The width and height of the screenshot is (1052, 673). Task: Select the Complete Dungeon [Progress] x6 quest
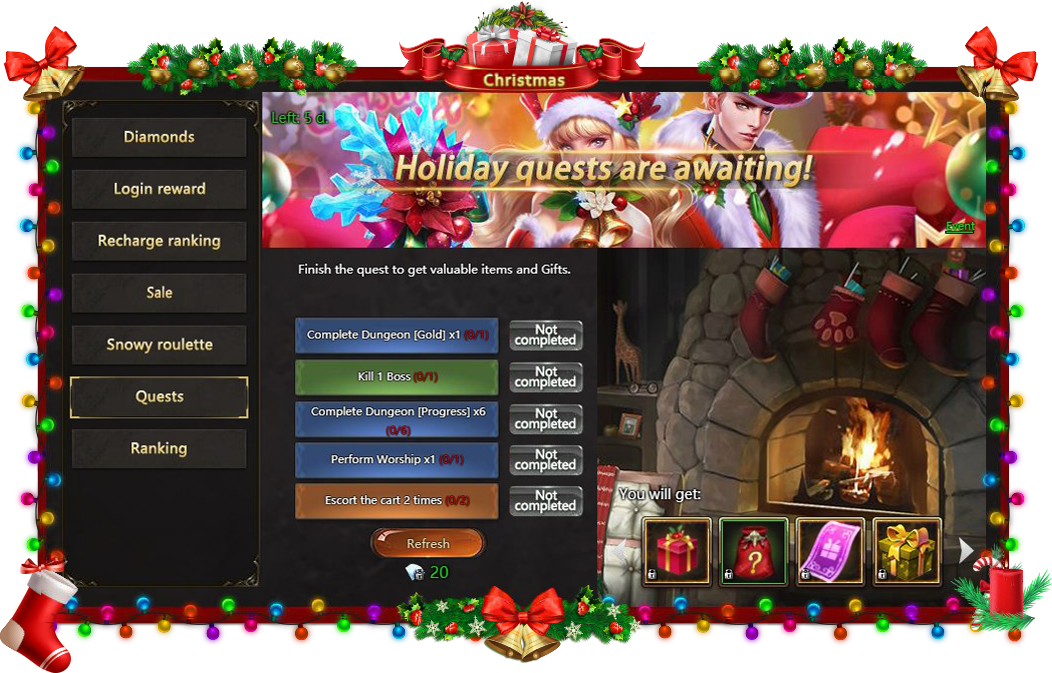[x=396, y=419]
